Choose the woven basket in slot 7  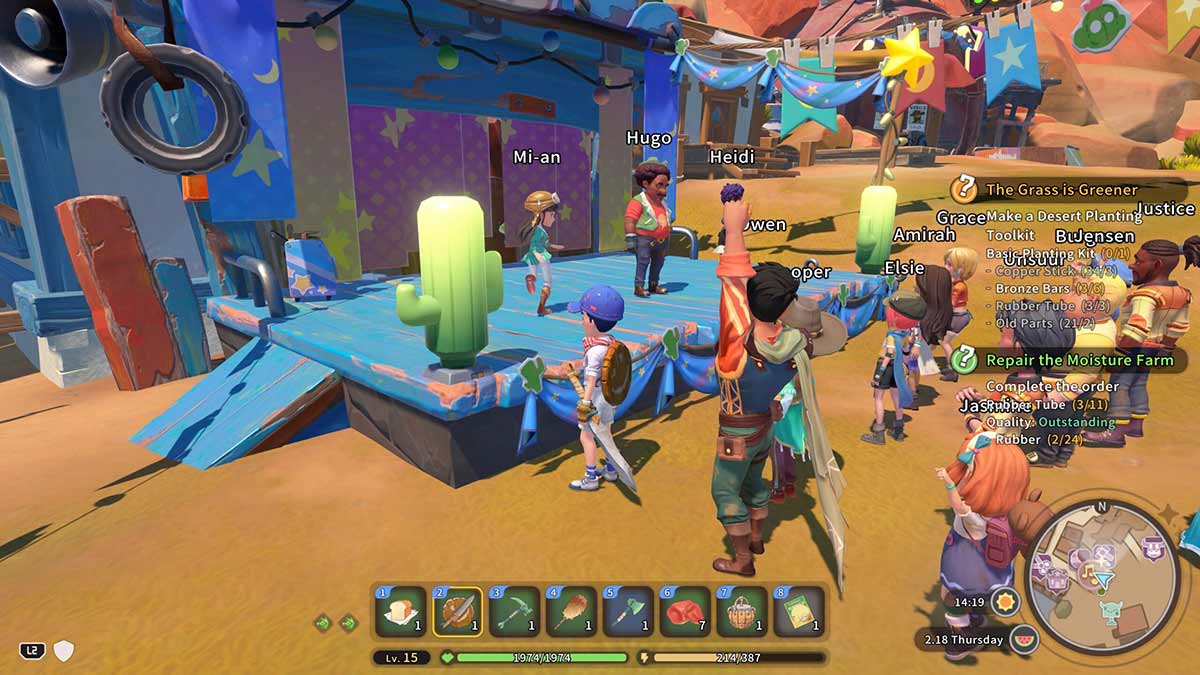point(742,612)
